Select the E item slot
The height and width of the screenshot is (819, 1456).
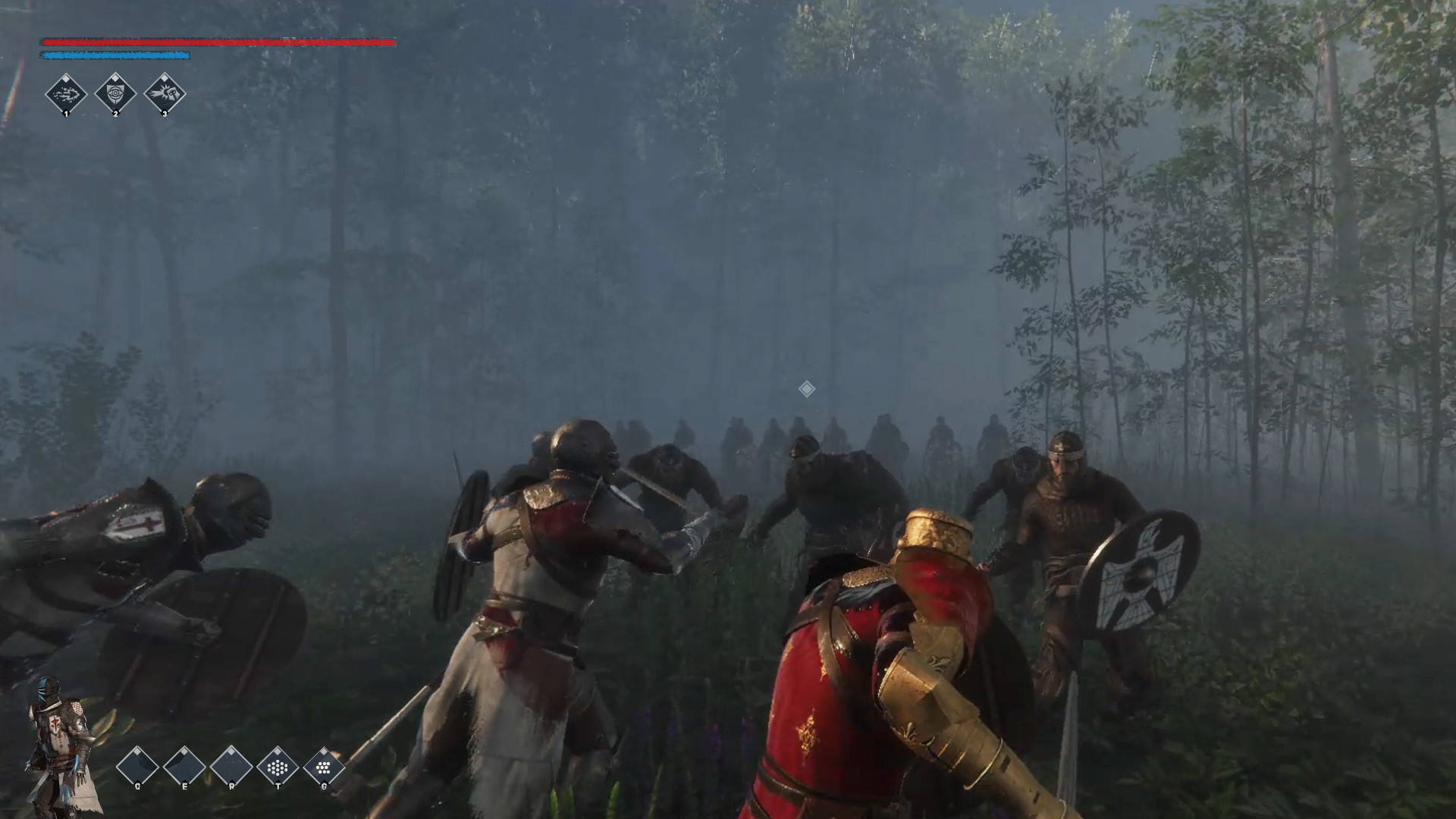(x=184, y=764)
